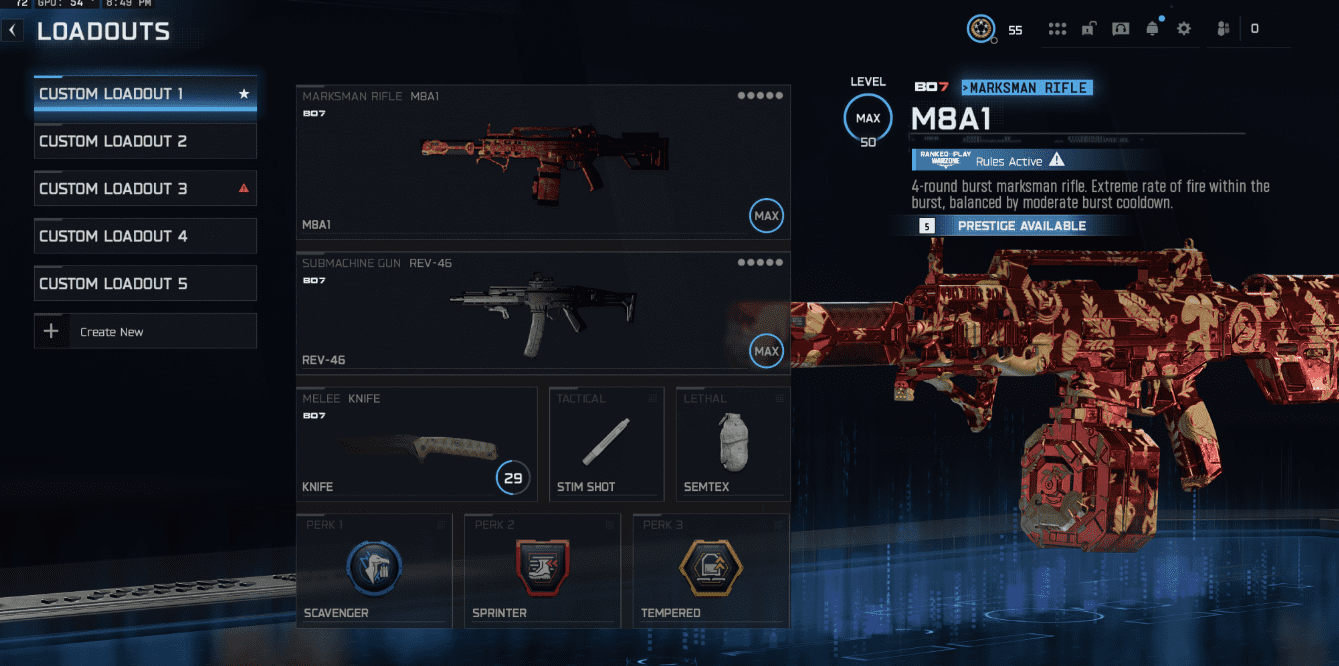The image size is (1339, 666).
Task: Open the Scavenger perk slot
Action: 374,570
